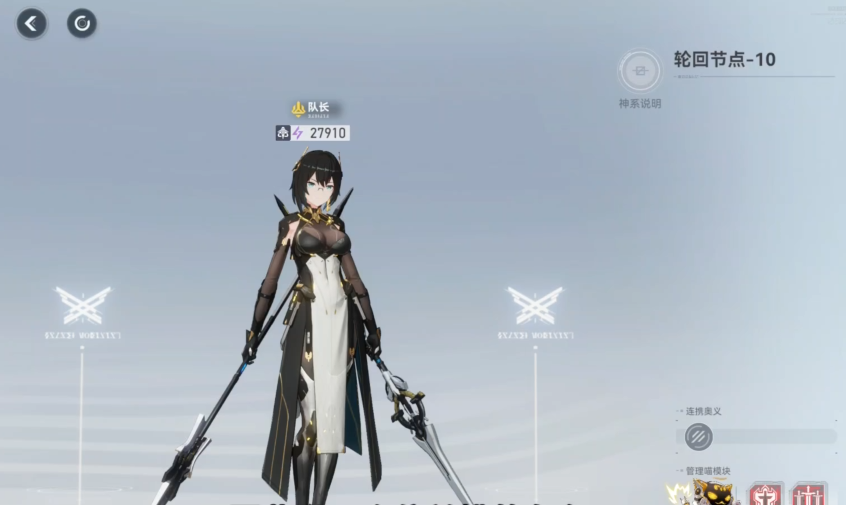This screenshot has width=846, height=505.
Task: Open the 连携奥义 skill slot
Action: (699, 437)
